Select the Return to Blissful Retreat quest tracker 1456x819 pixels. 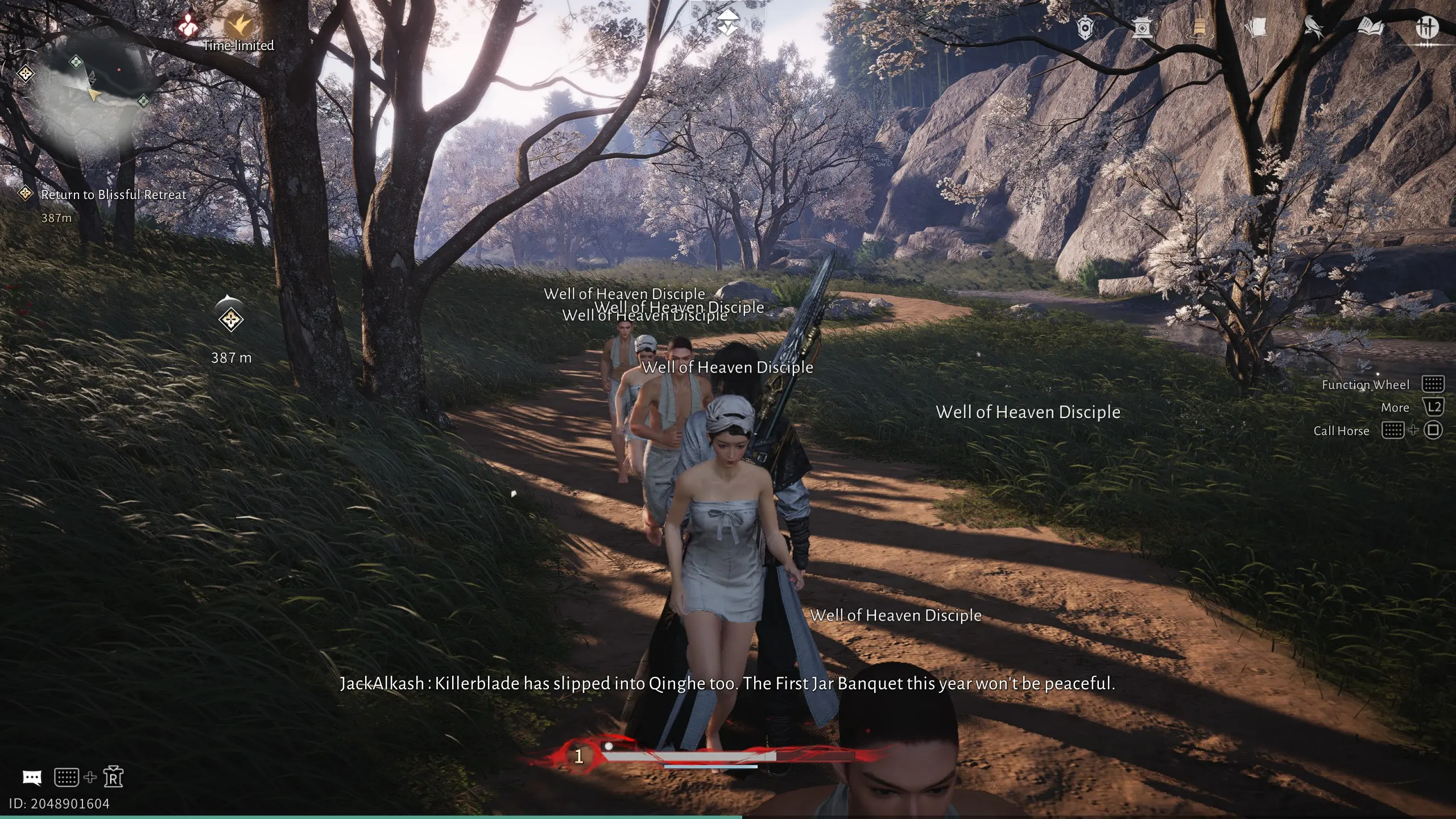pos(113,195)
